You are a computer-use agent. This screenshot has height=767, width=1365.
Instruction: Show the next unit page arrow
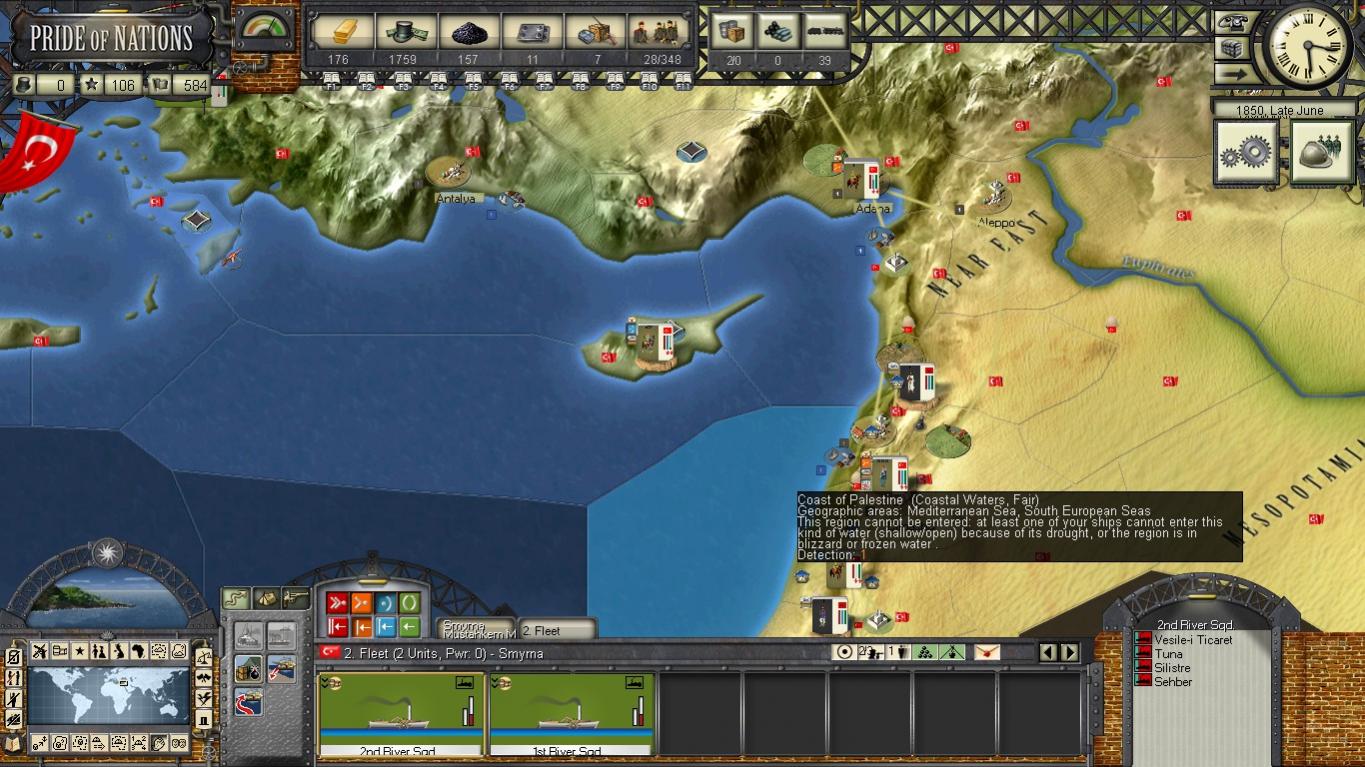tap(1070, 653)
